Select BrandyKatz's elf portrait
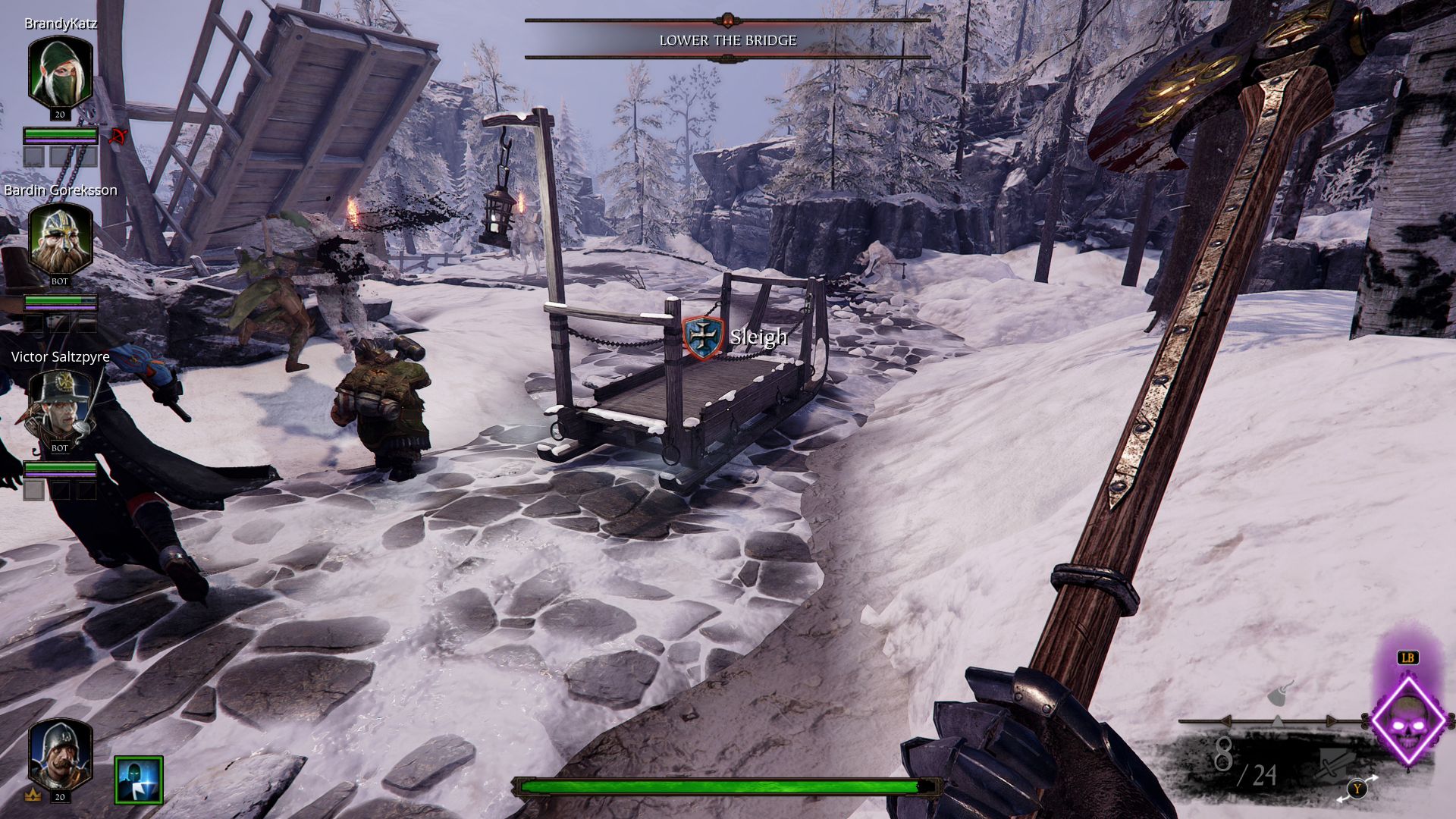The width and height of the screenshot is (1456, 819). (60, 74)
